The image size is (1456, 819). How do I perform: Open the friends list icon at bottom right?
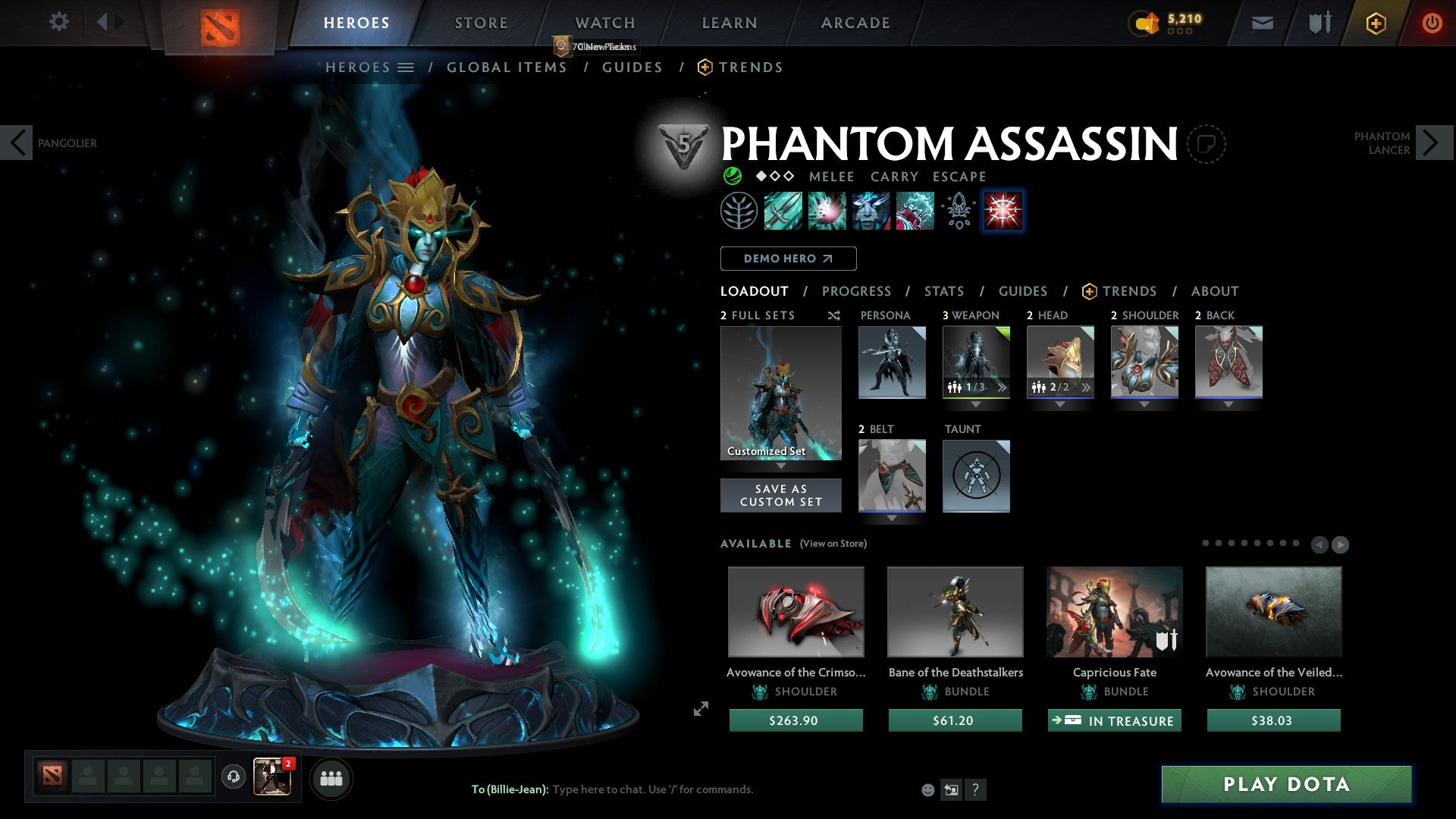(331, 777)
